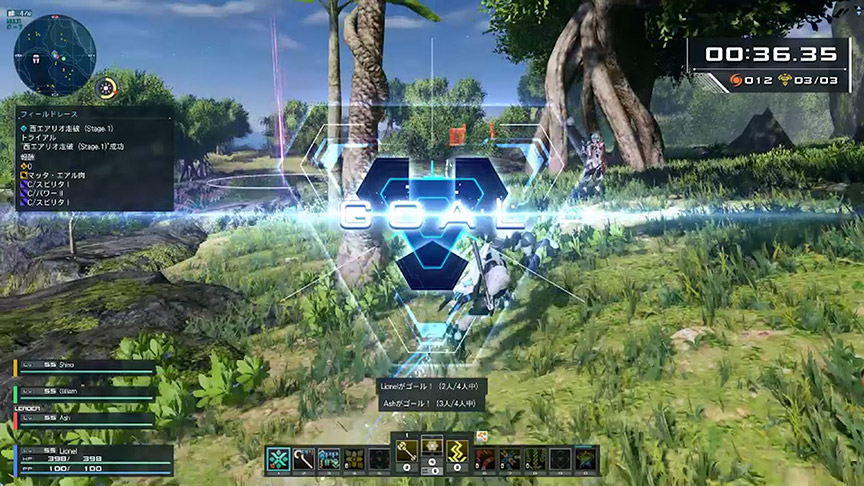Click the 'Ash reached the goal' notification

(x=430, y=403)
